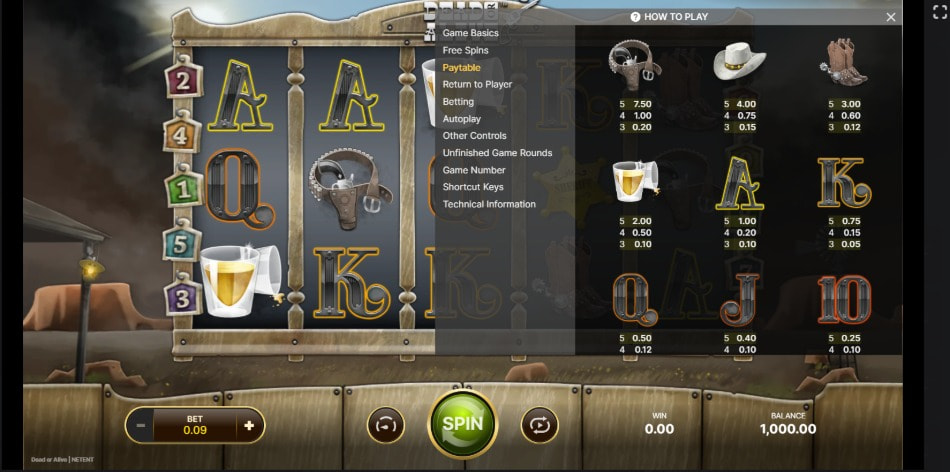Open Unfinished Game Rounds section
This screenshot has height=472, width=950.
[x=497, y=153]
